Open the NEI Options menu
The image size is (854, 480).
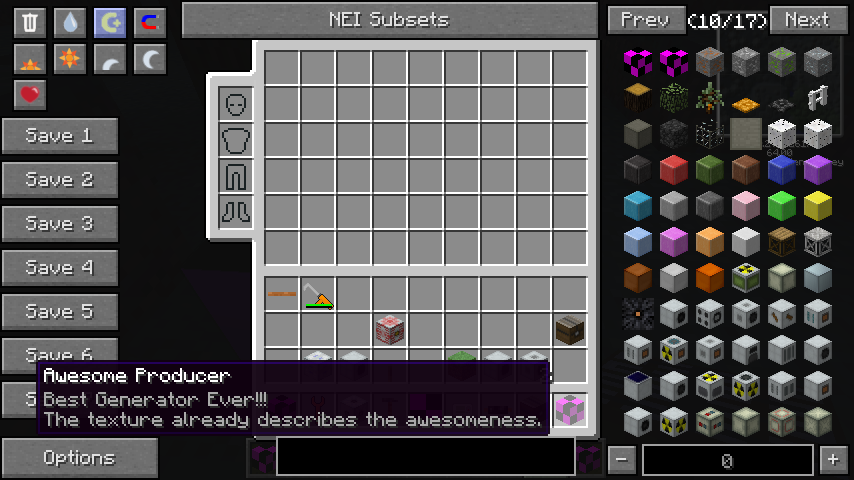79,458
